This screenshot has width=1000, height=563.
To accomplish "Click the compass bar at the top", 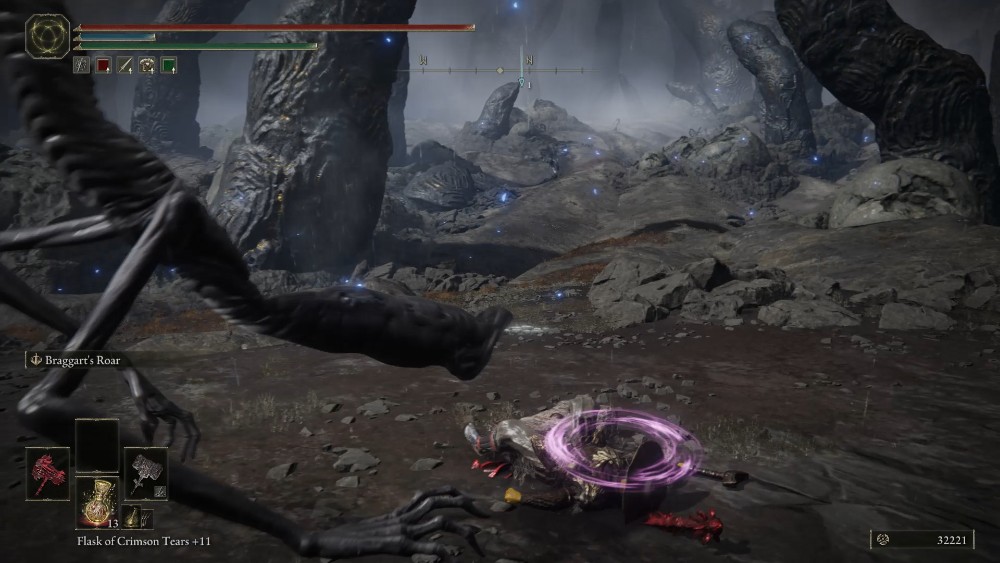I will 500,70.
